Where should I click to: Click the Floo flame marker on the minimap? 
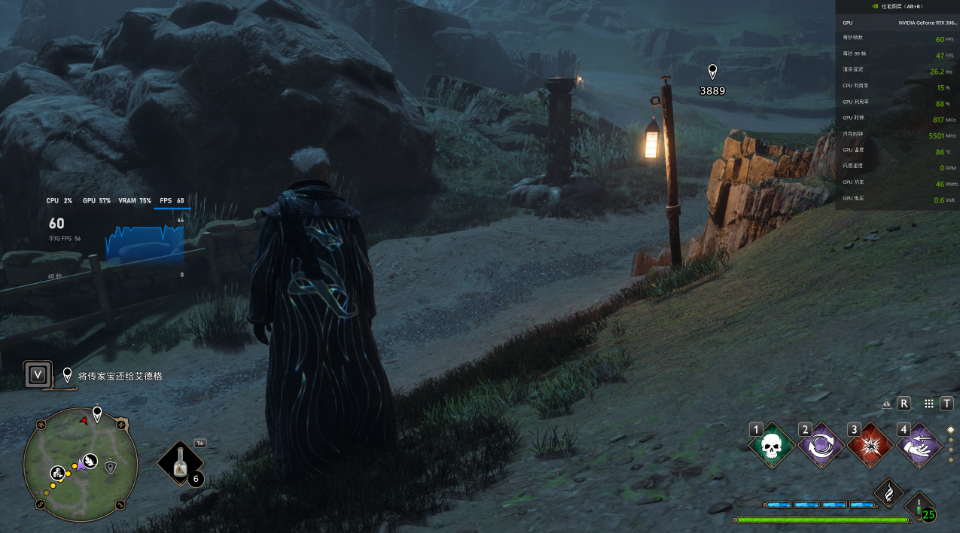89,461
